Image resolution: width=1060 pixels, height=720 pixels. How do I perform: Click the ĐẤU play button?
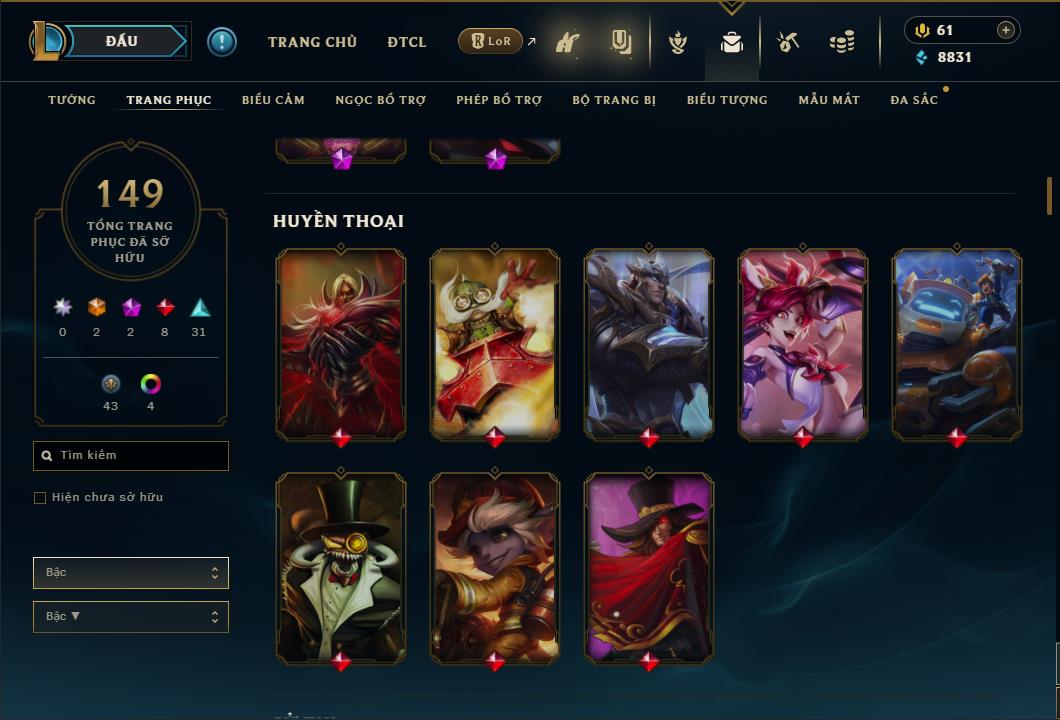(x=121, y=41)
